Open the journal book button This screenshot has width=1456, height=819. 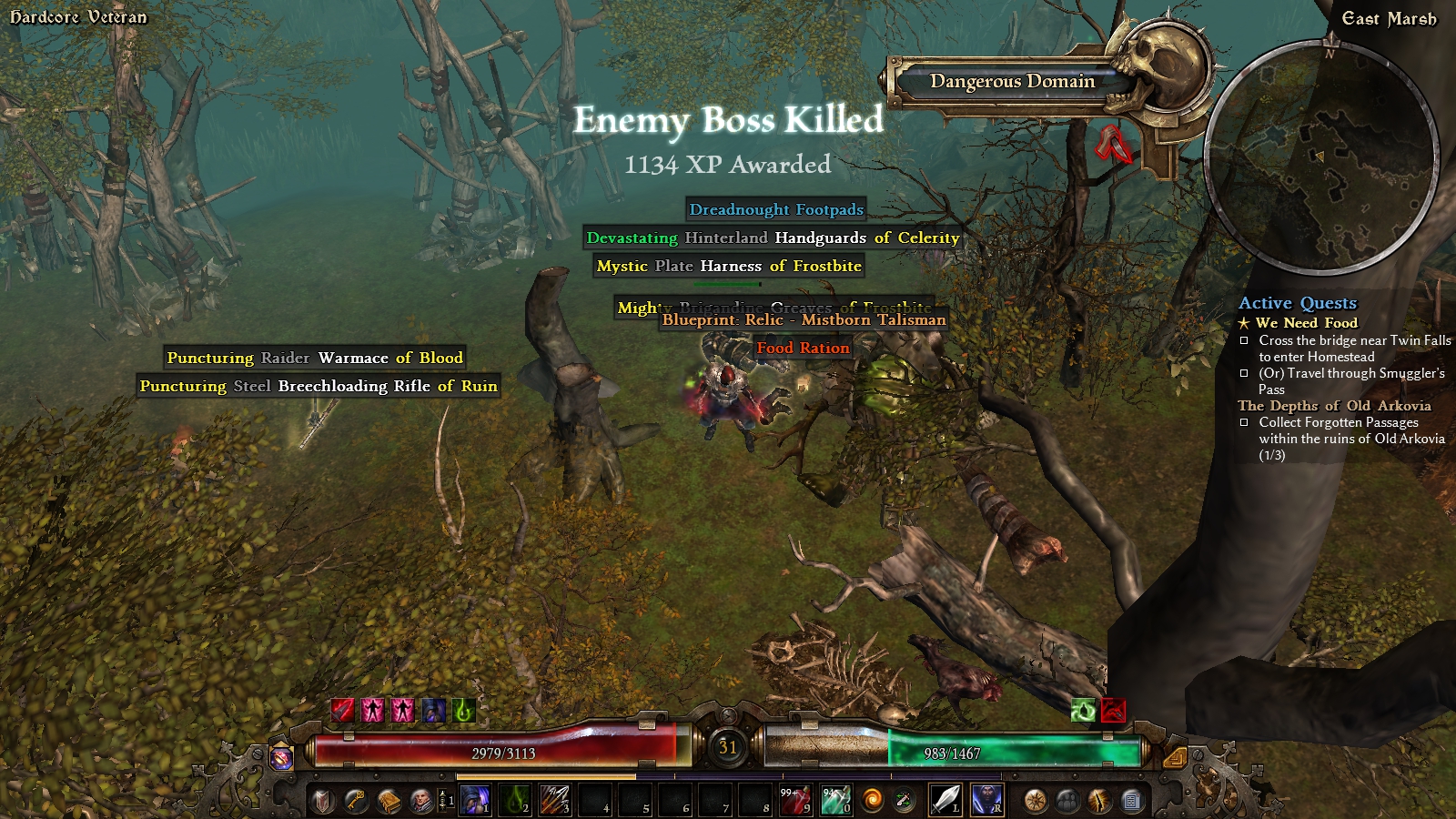click(389, 801)
